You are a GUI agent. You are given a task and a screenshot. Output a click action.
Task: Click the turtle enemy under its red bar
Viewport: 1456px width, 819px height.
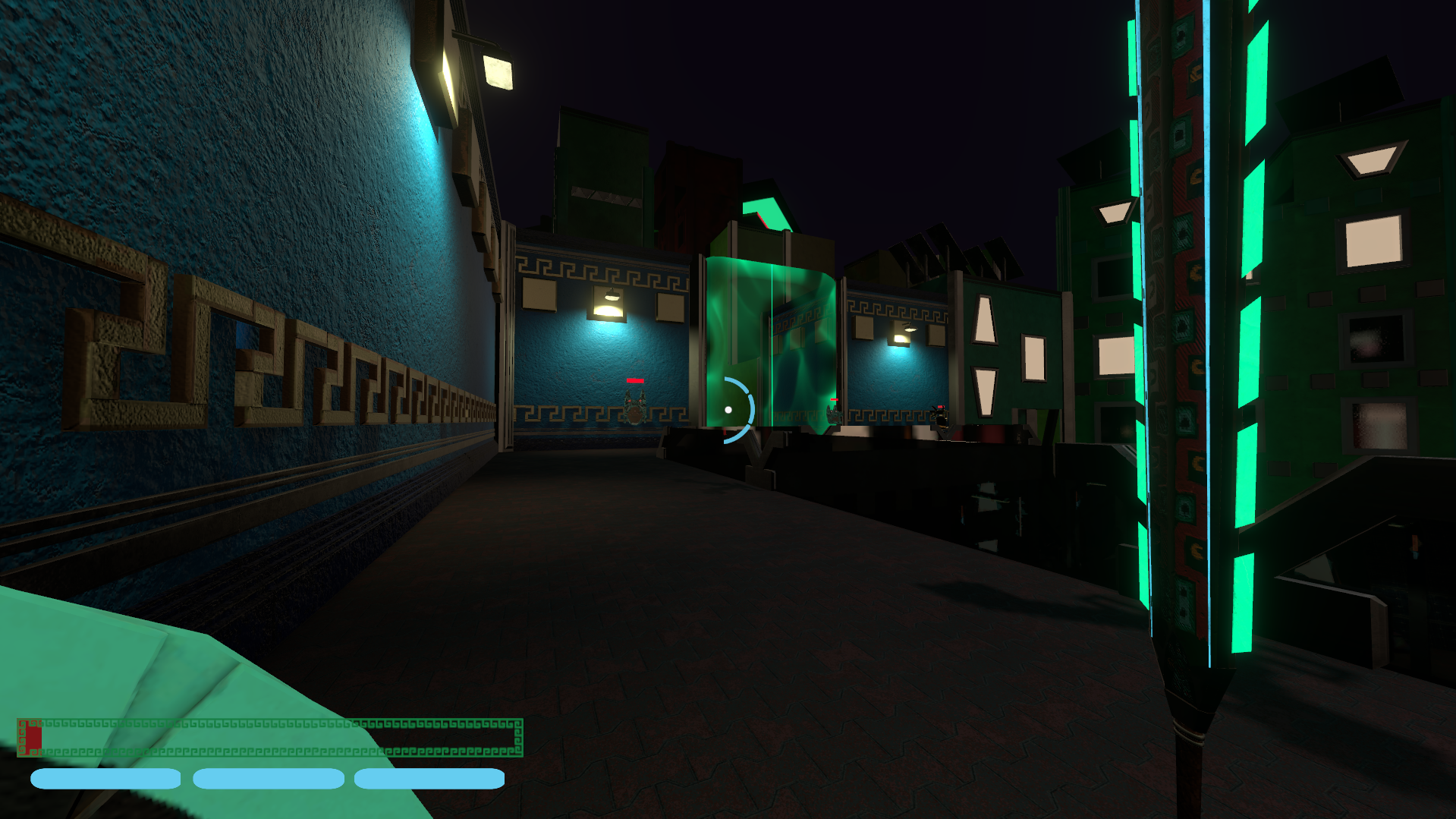(x=635, y=410)
